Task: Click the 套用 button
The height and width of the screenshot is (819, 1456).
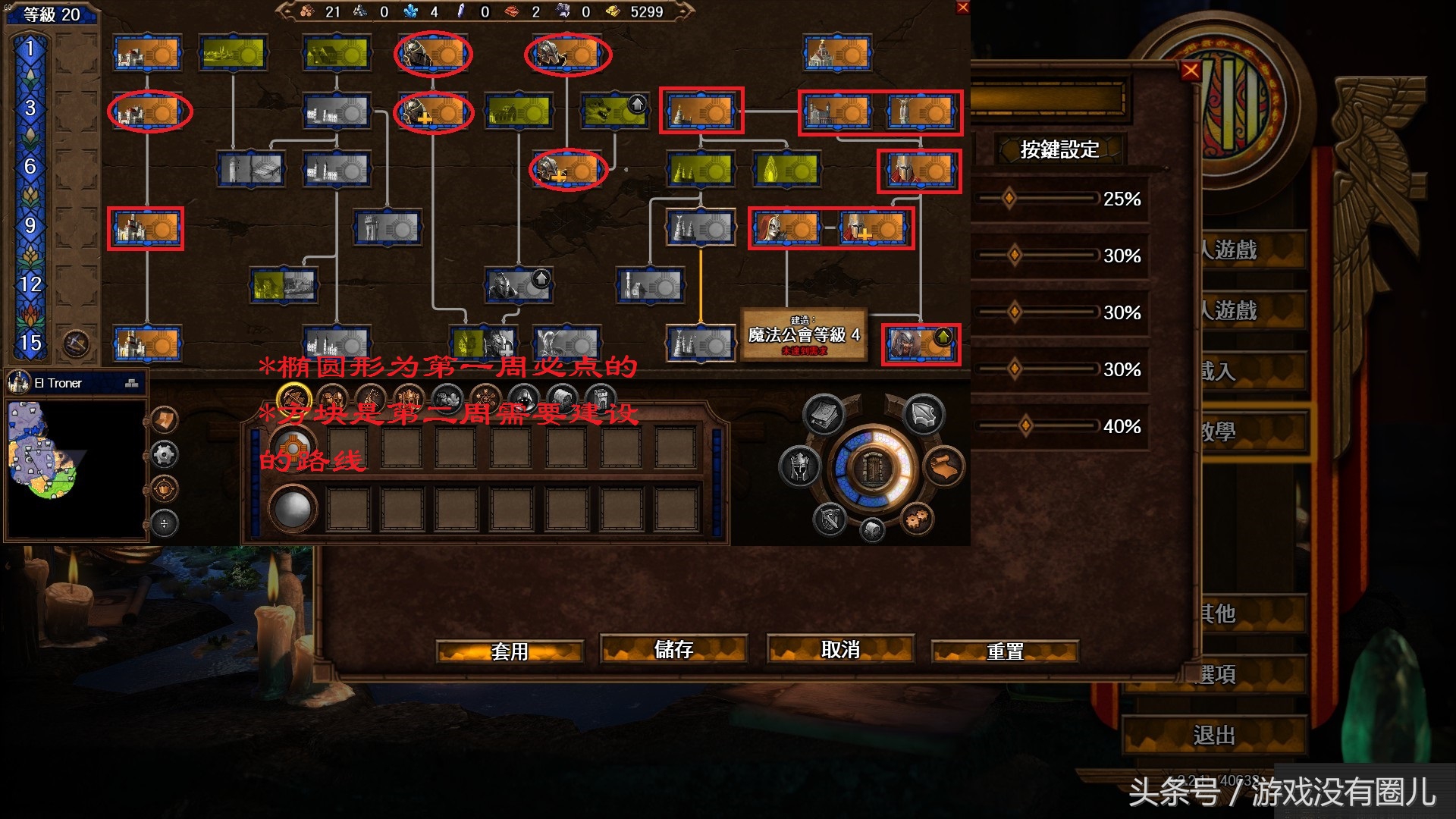Action: (510, 651)
